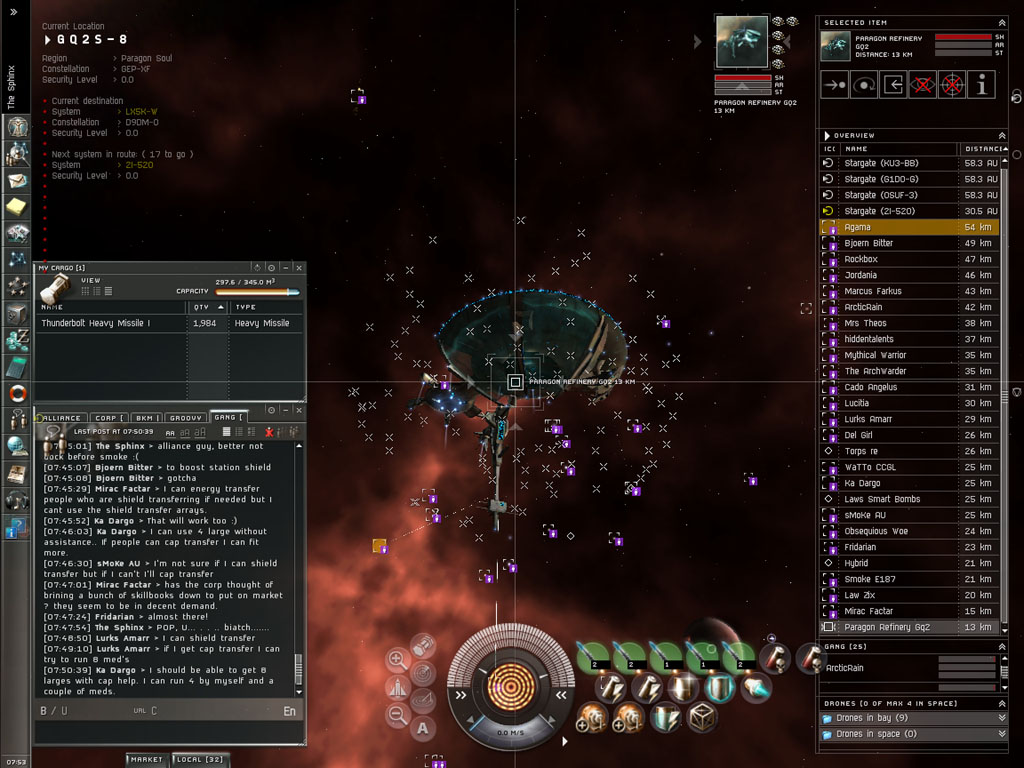Viewport: 1024px width, 768px height.
Task: Switch to the Alliance chat tab
Action: [62, 418]
